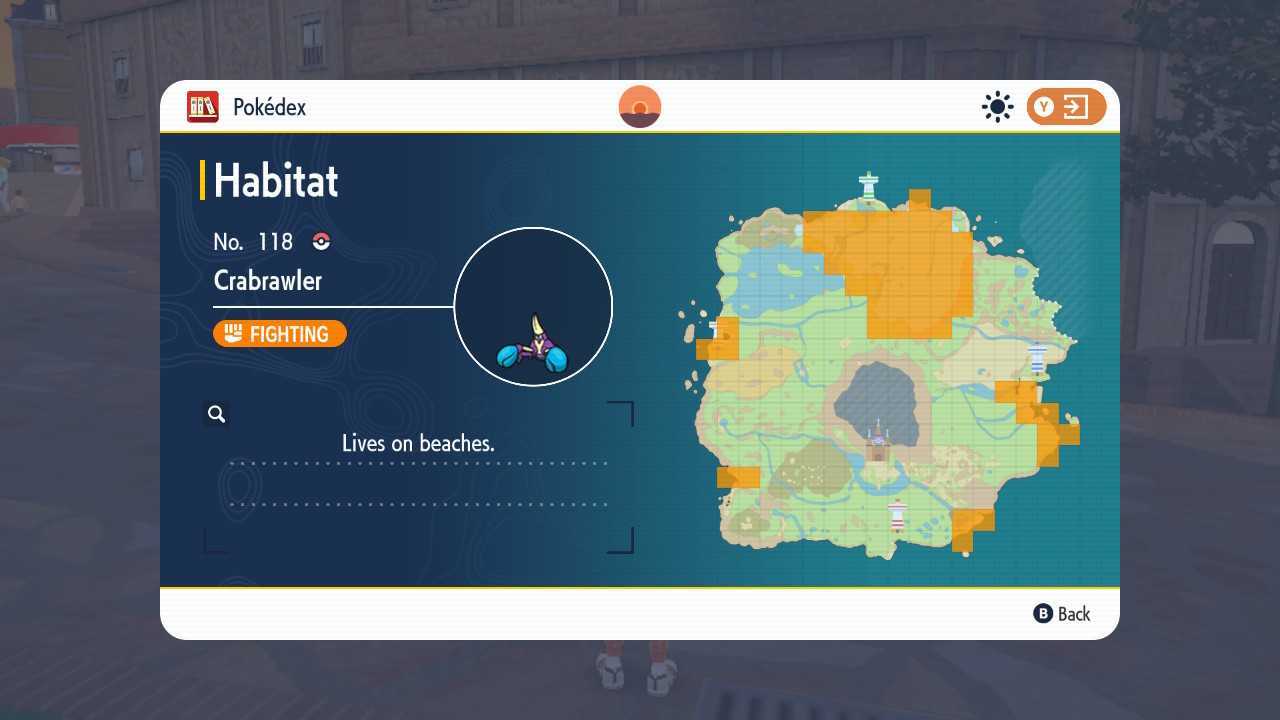This screenshot has height=720, width=1280.
Task: Open the Habitat section heading
Action: pyautogui.click(x=275, y=180)
